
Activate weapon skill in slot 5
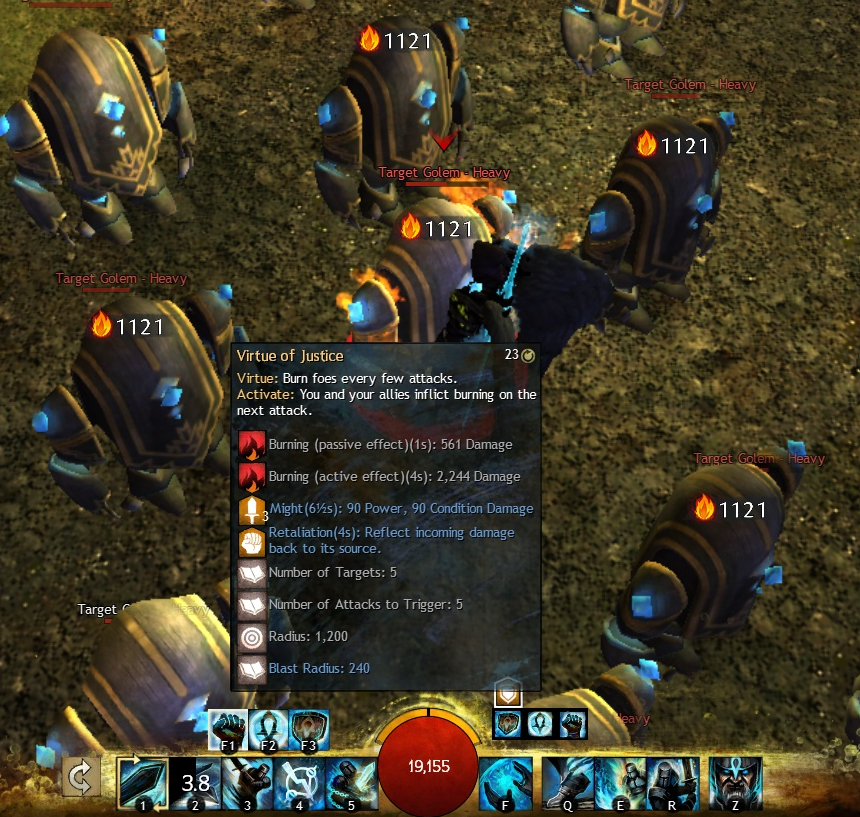[x=351, y=780]
